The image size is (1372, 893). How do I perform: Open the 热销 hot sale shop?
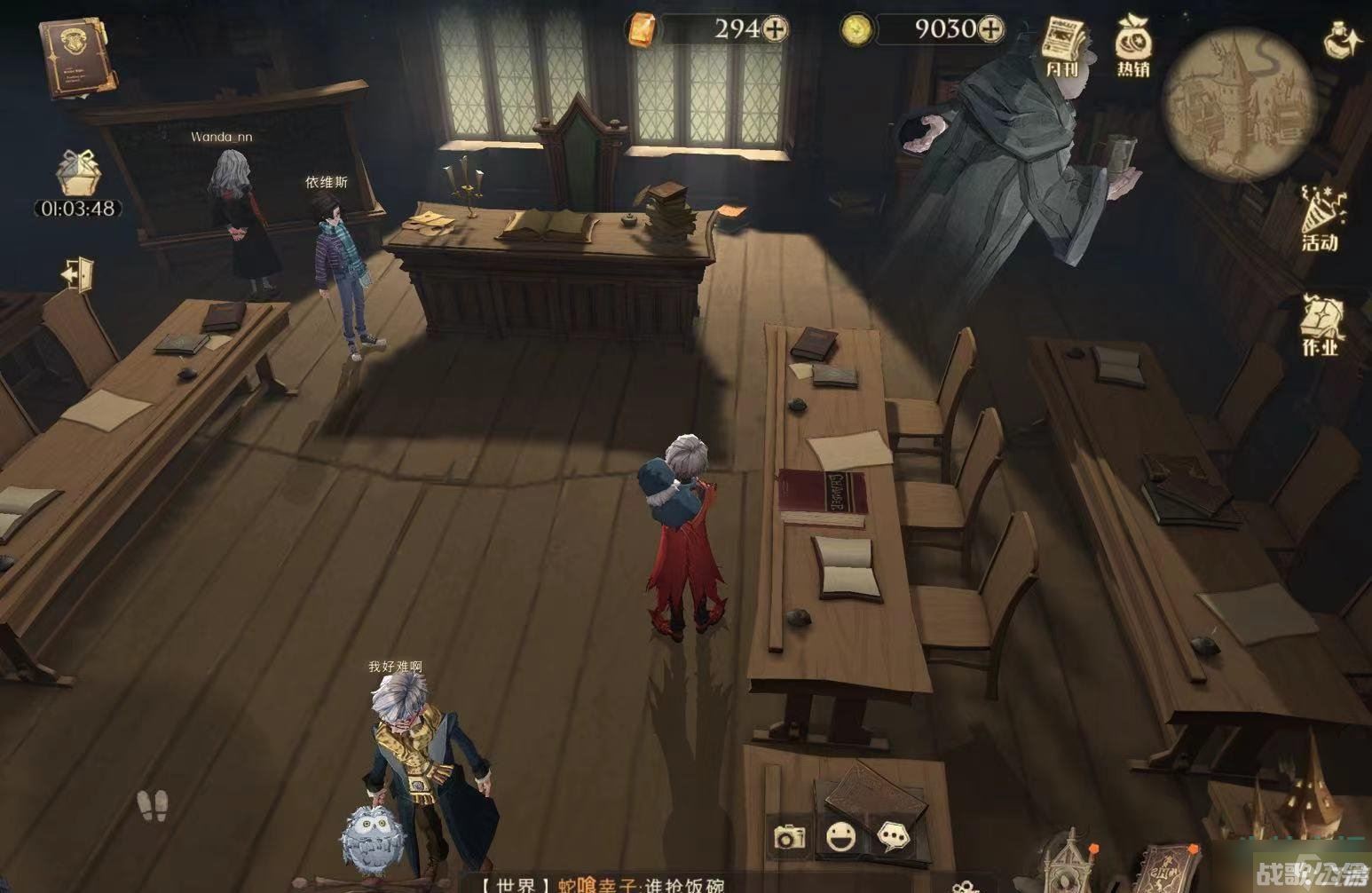click(x=1133, y=46)
